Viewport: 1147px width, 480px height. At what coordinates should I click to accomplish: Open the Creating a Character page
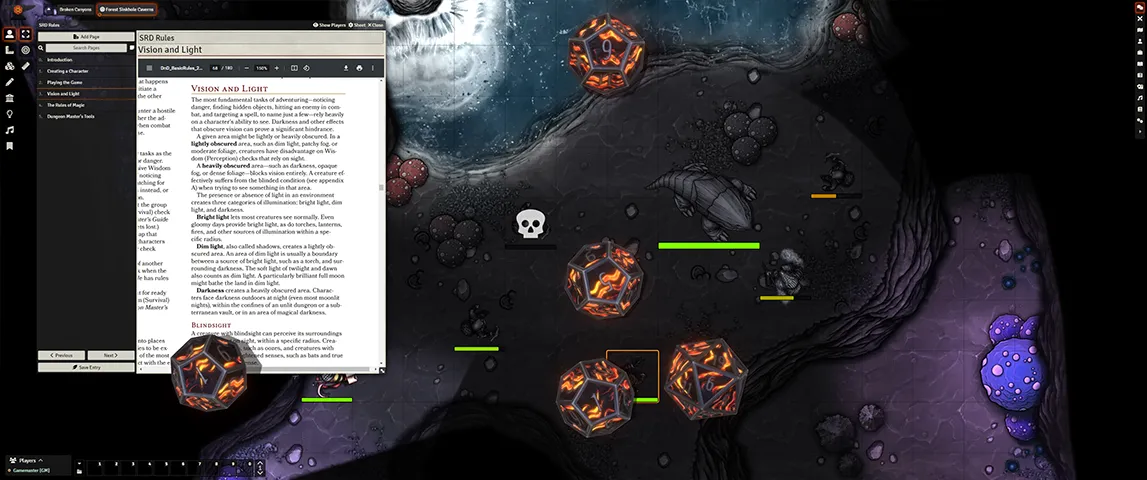point(67,71)
